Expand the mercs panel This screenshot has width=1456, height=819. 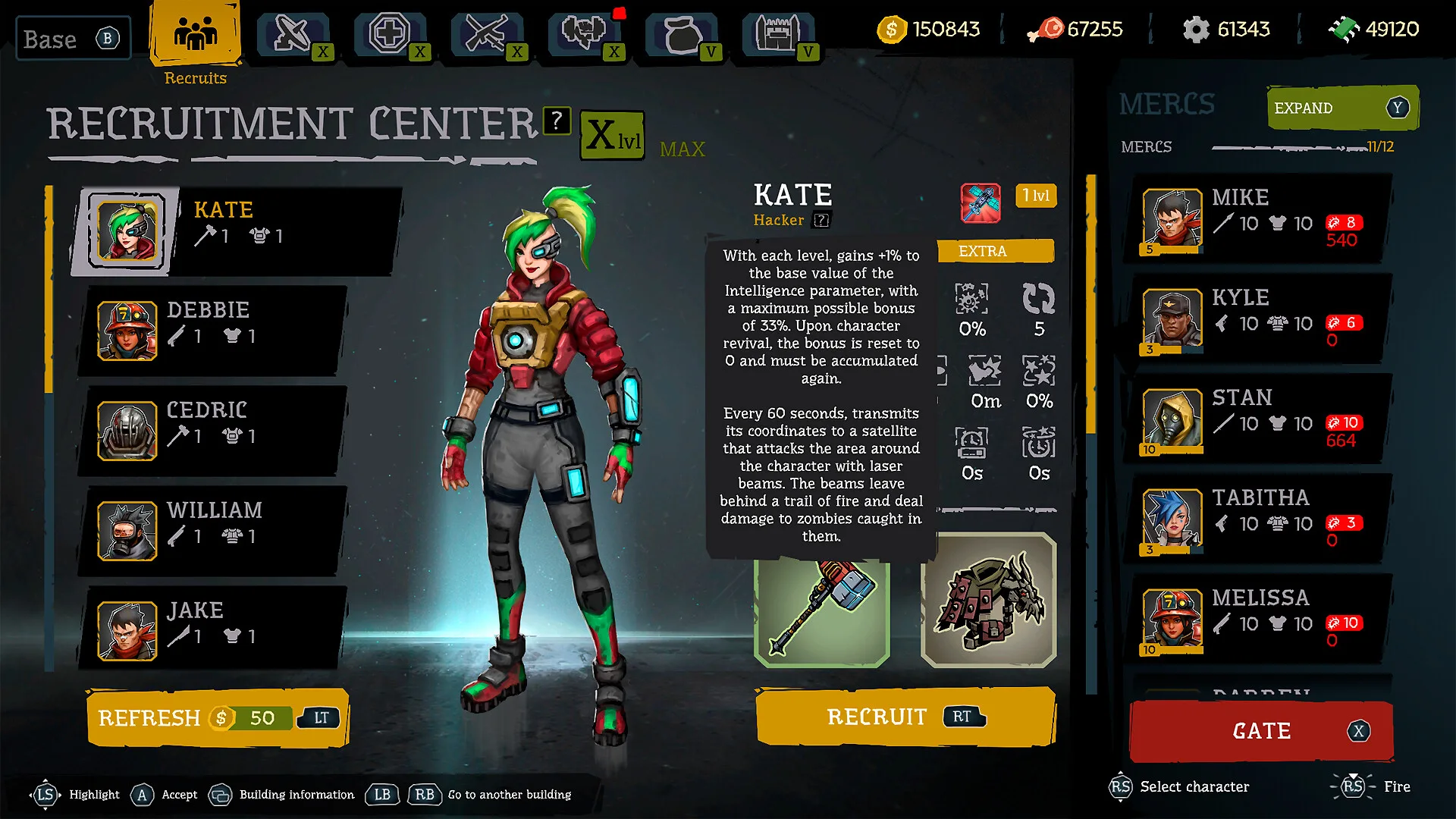(1341, 108)
